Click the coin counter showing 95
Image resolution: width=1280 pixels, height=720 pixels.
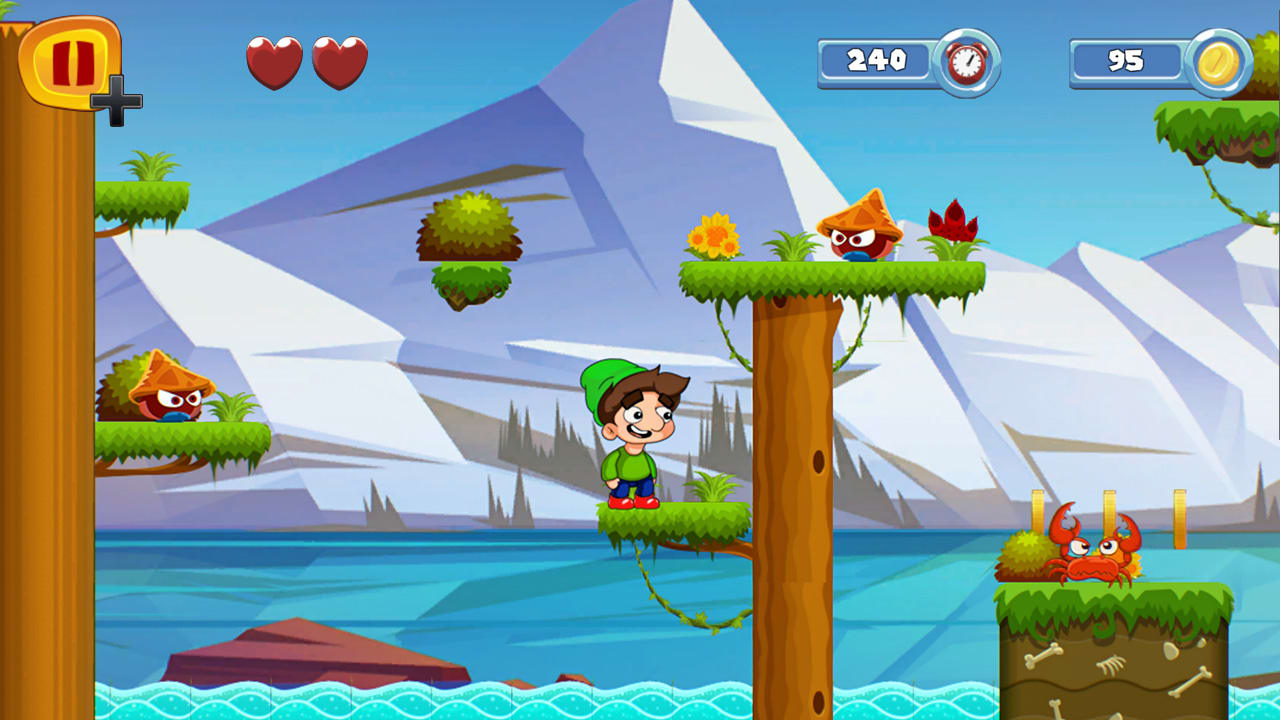[x=1128, y=60]
